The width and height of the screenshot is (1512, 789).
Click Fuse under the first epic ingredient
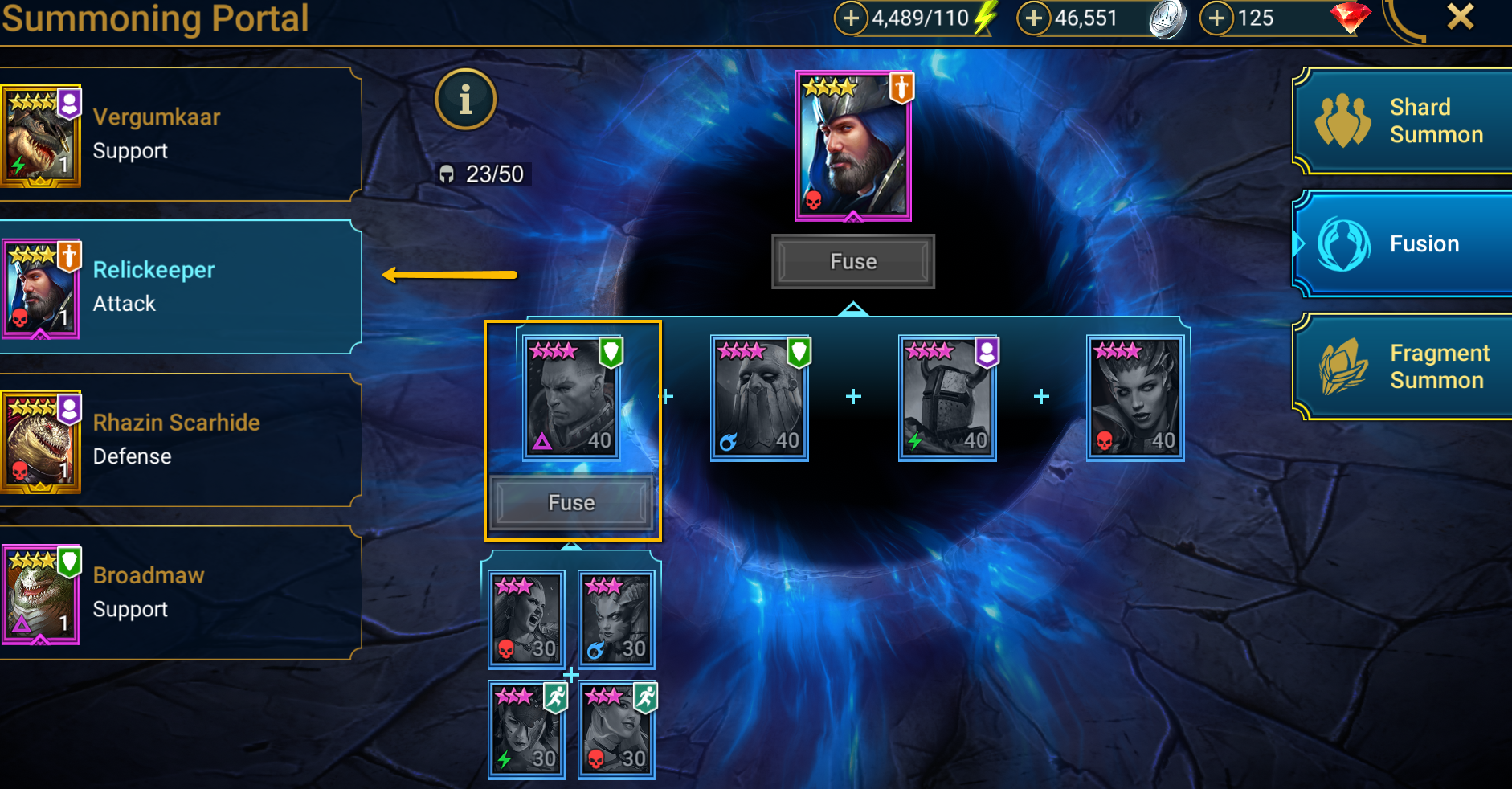point(572,501)
